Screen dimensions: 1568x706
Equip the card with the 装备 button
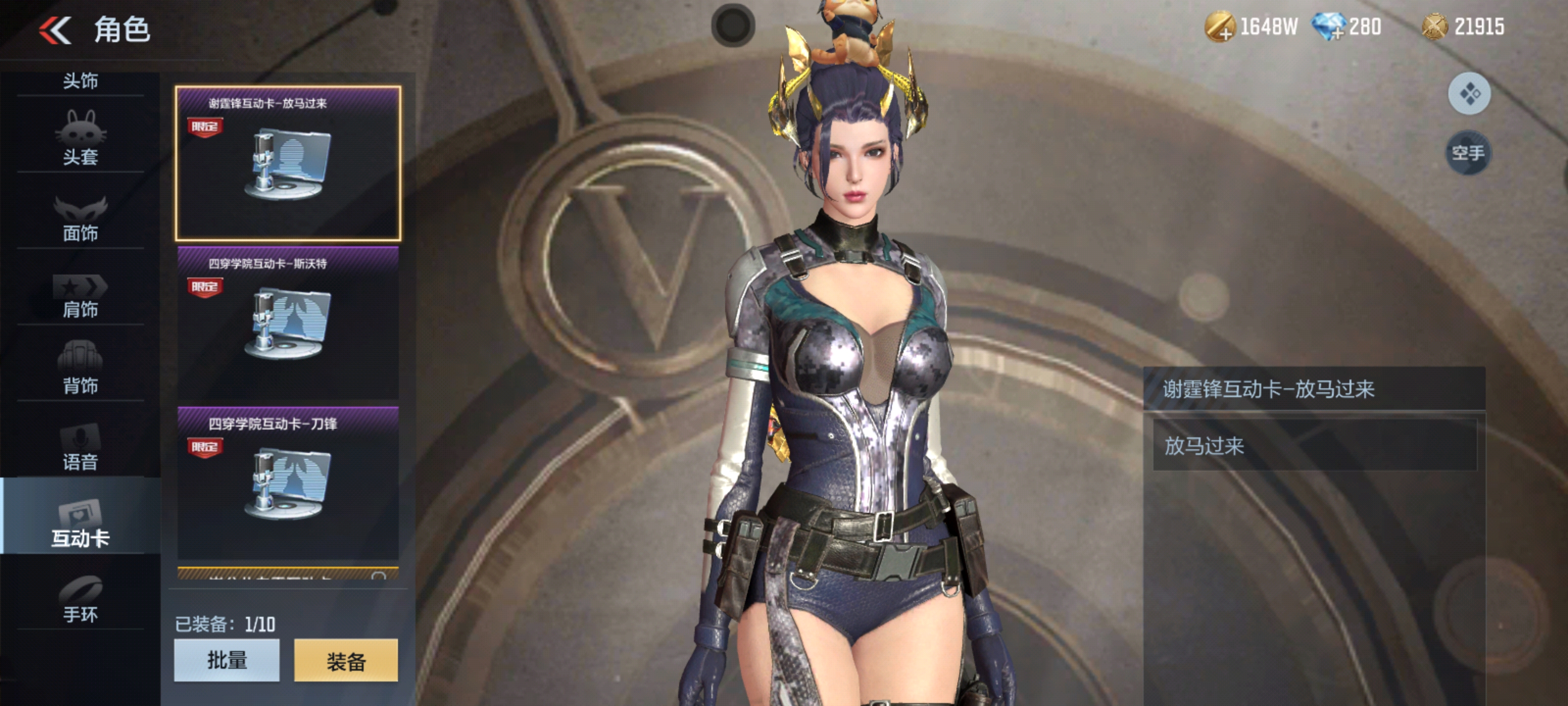[346, 660]
